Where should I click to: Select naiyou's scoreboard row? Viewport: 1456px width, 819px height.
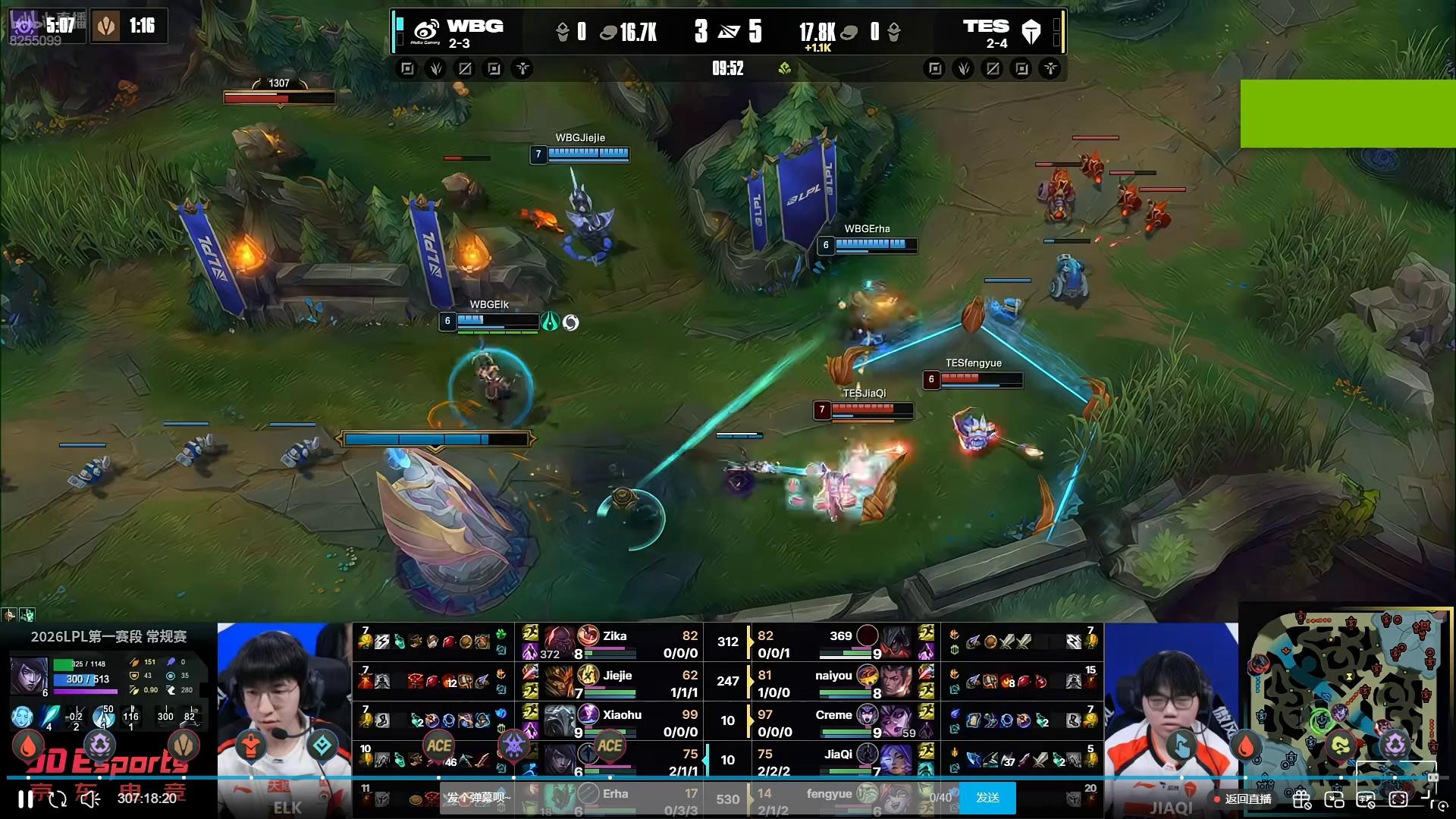pos(834,682)
